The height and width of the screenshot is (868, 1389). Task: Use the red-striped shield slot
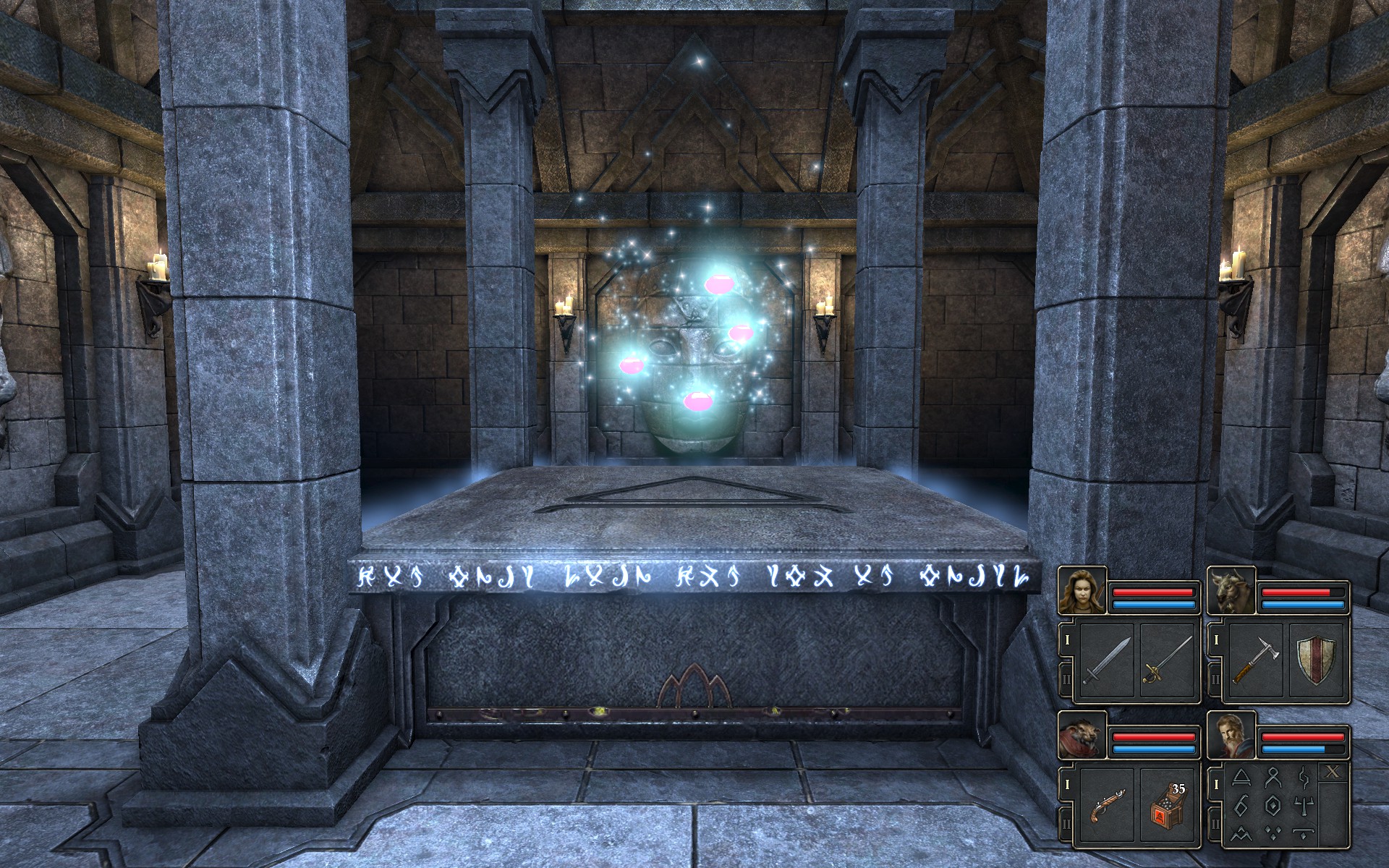tap(1316, 660)
